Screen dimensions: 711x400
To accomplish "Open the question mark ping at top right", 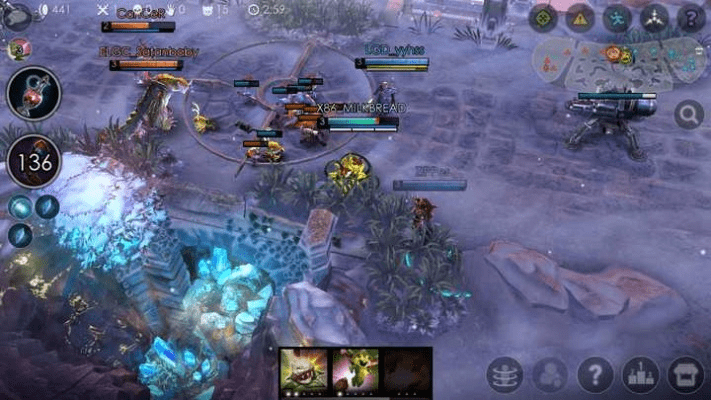I will coord(690,17).
